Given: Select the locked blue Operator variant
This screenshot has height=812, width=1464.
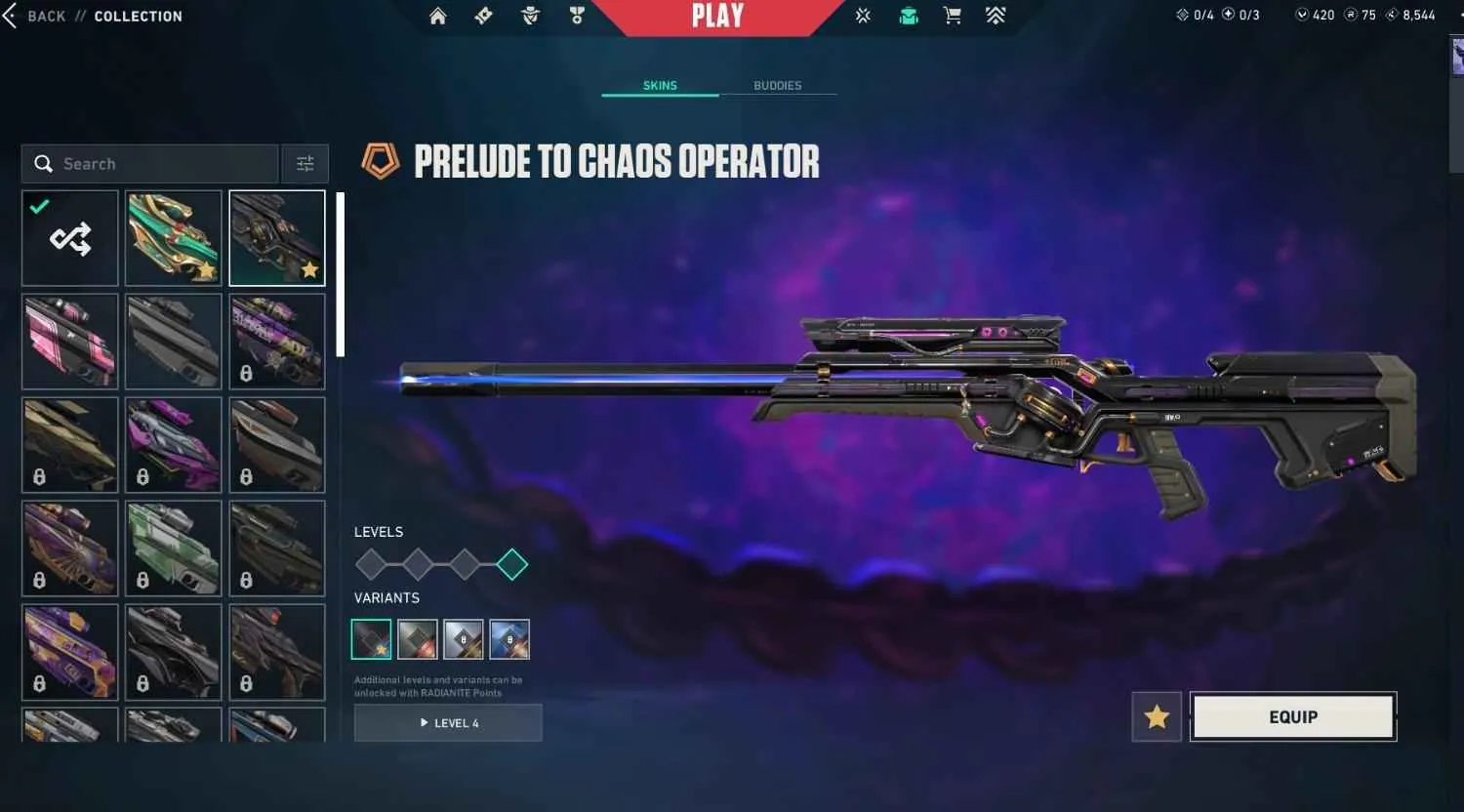Looking at the screenshot, I should [509, 639].
